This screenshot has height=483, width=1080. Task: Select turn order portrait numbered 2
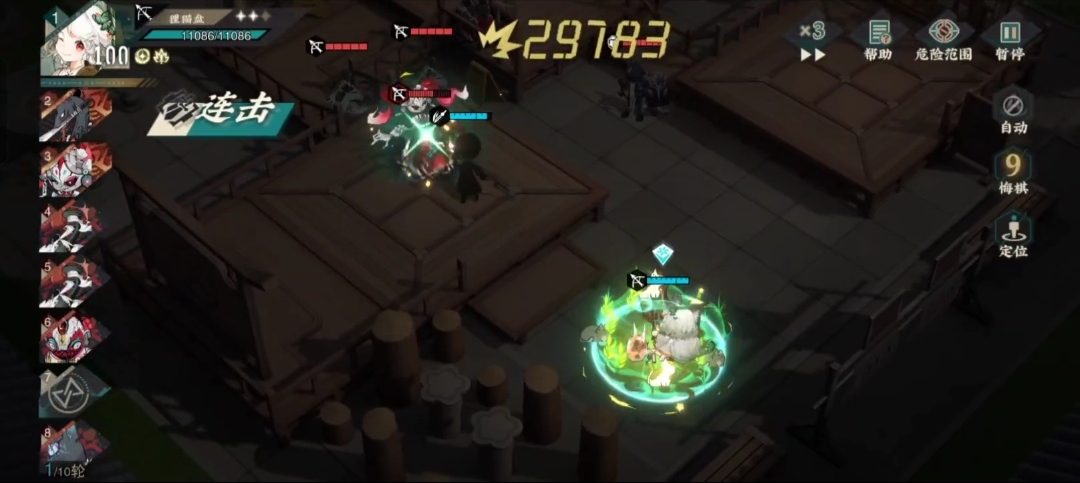point(70,115)
